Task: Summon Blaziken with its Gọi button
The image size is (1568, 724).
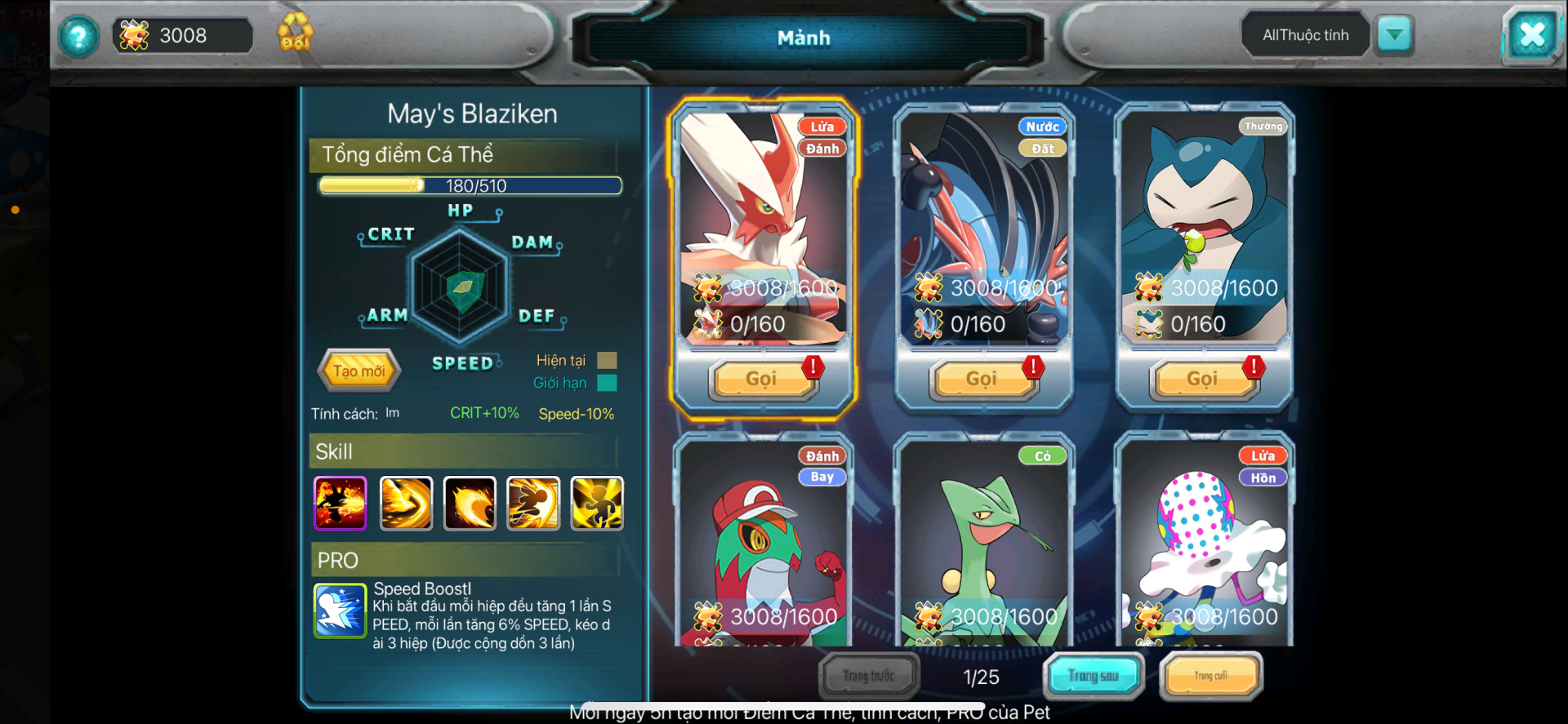Action: (x=763, y=379)
